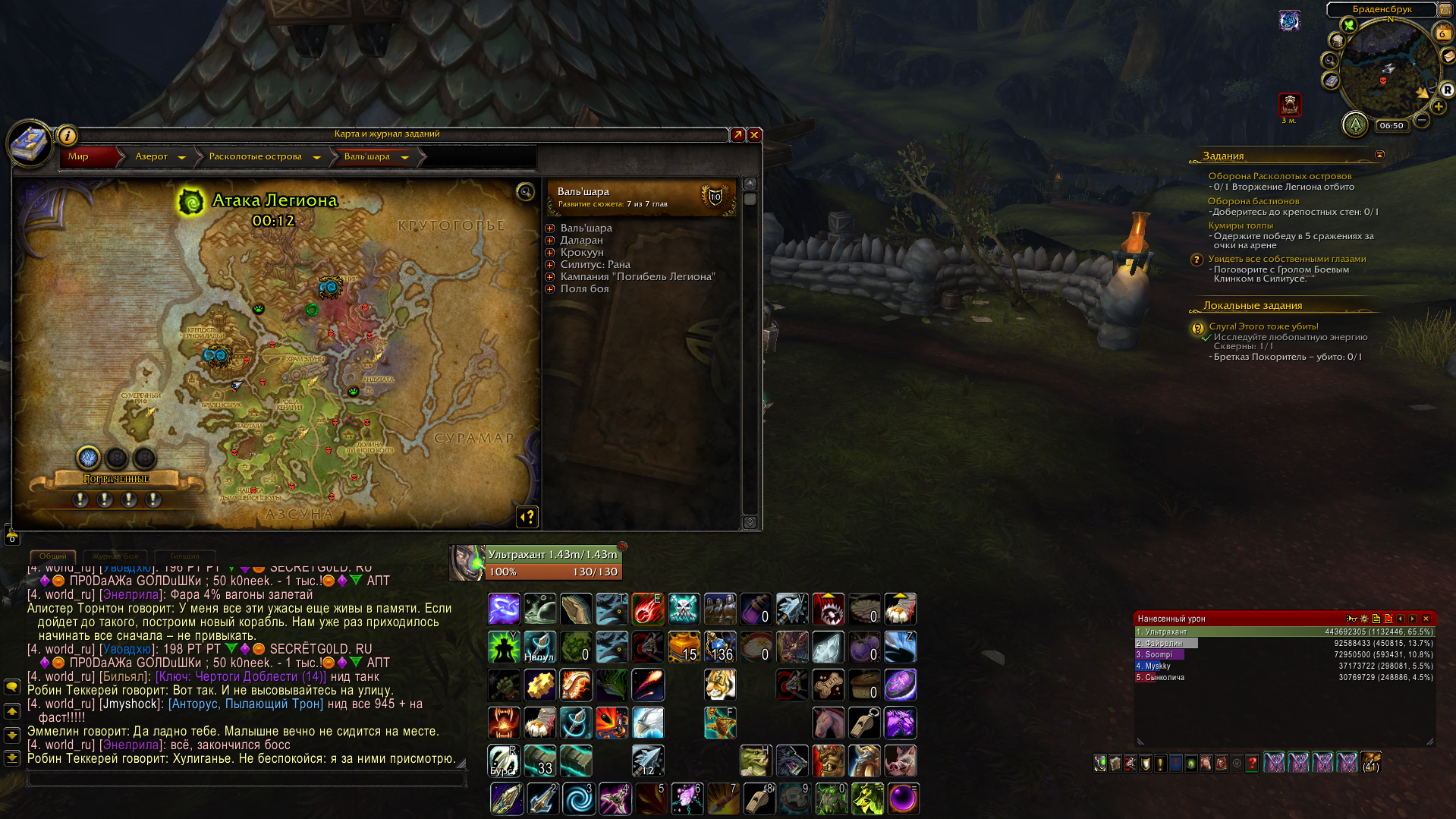Viewport: 1456px width, 819px height.
Task: Zoom in the minimap with plus button
Action: click(x=1439, y=107)
